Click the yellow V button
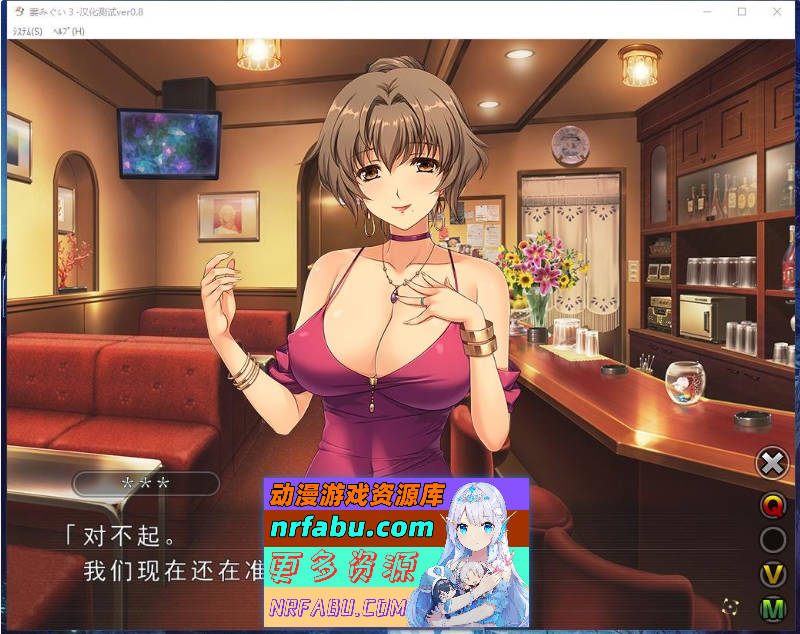The image size is (800, 634). click(772, 574)
